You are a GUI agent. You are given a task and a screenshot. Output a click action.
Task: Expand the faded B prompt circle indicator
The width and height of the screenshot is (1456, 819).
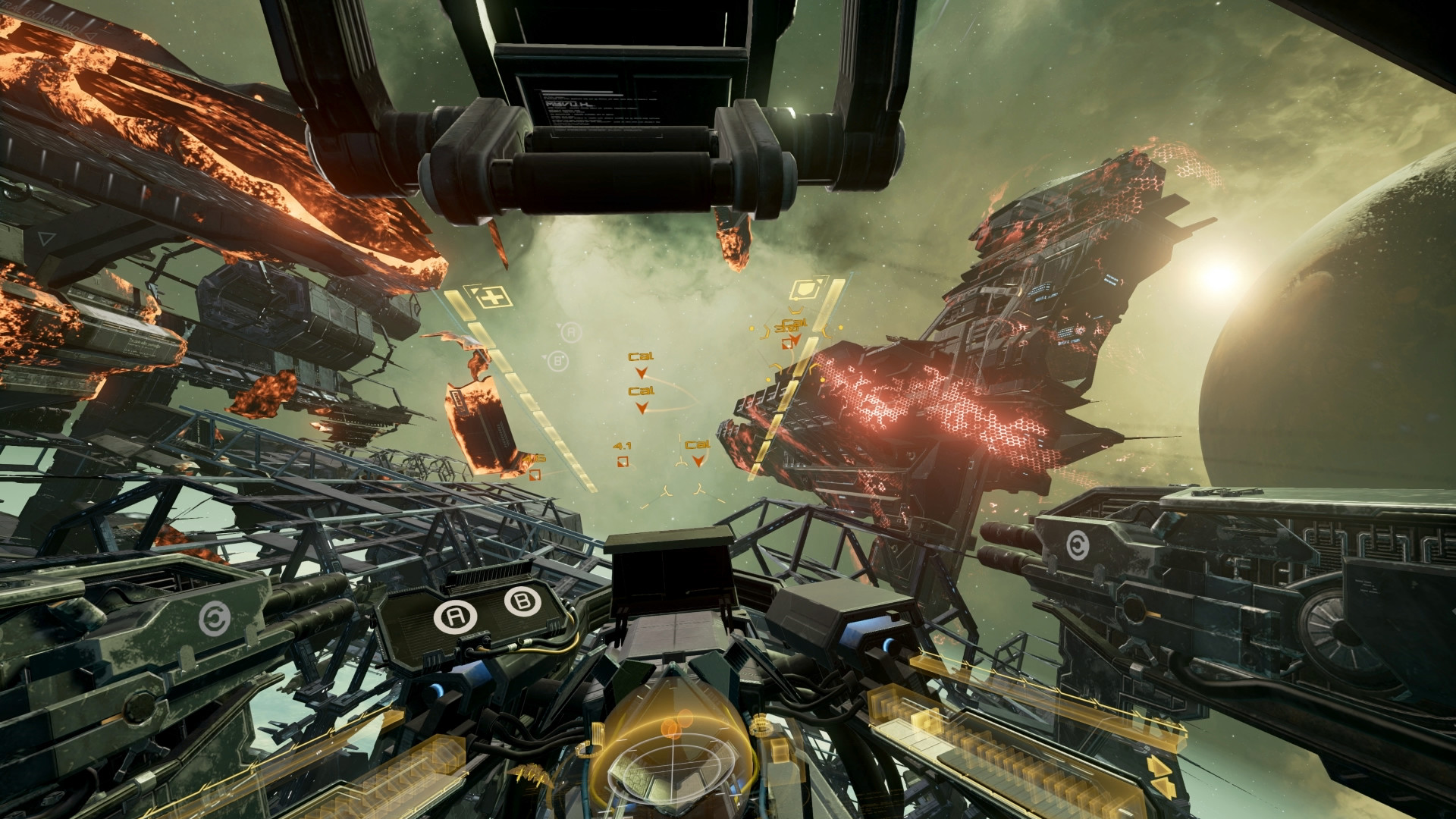557,359
